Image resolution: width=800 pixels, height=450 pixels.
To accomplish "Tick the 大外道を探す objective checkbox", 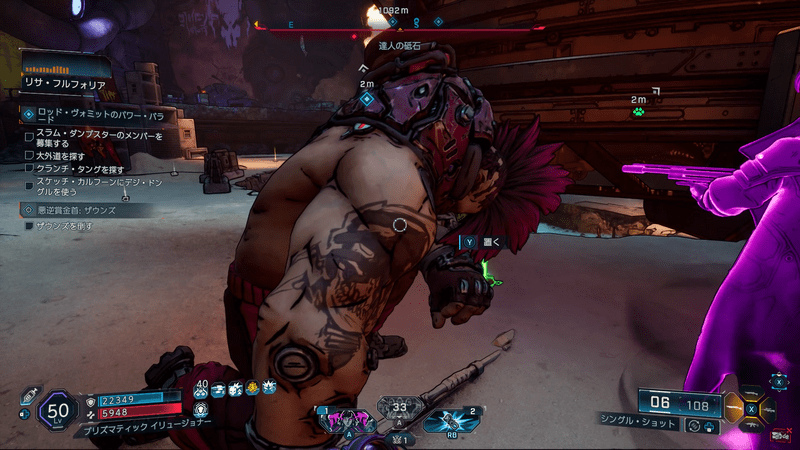I will 29,155.
